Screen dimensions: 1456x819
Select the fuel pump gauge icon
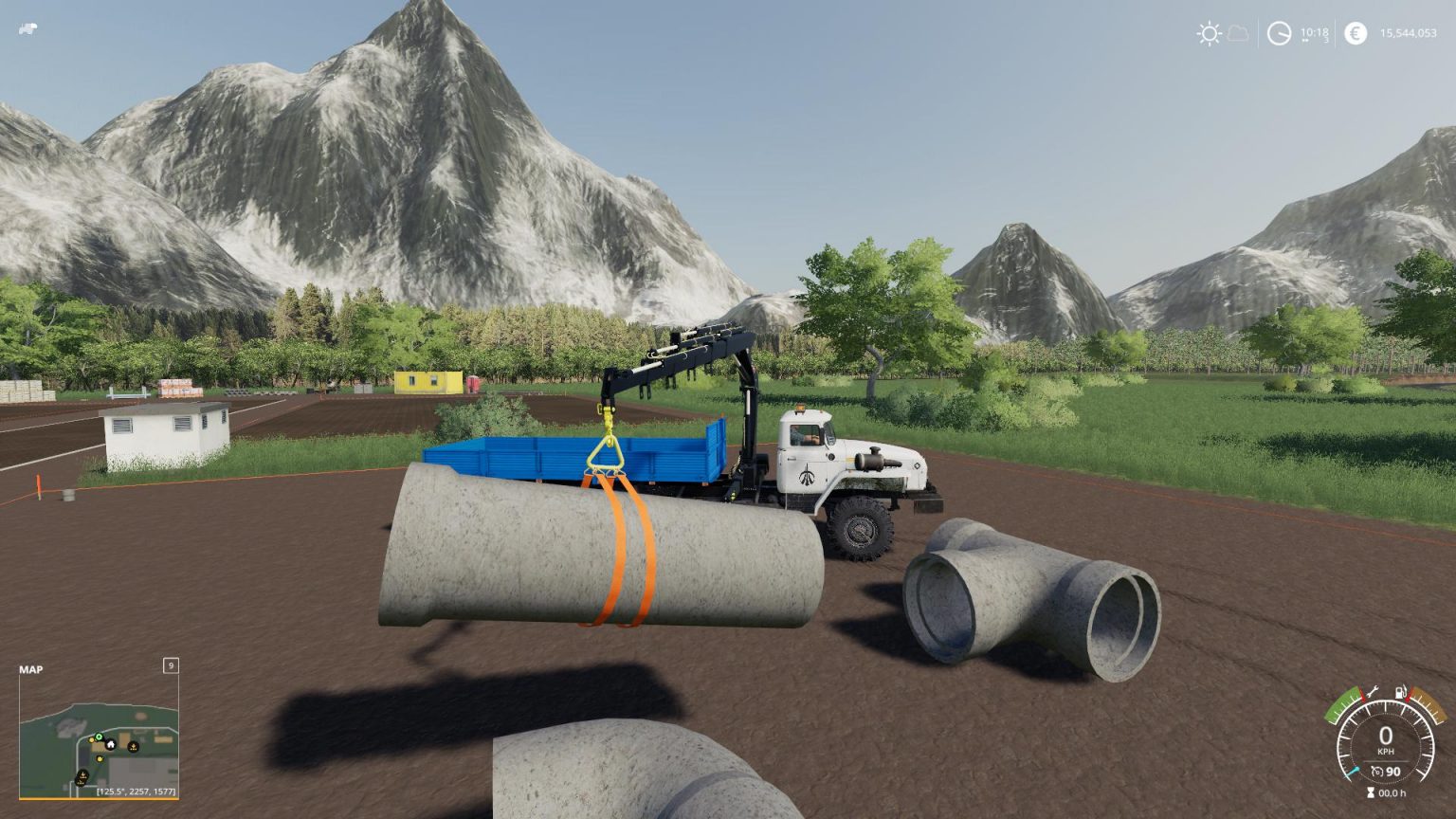pos(1402,692)
